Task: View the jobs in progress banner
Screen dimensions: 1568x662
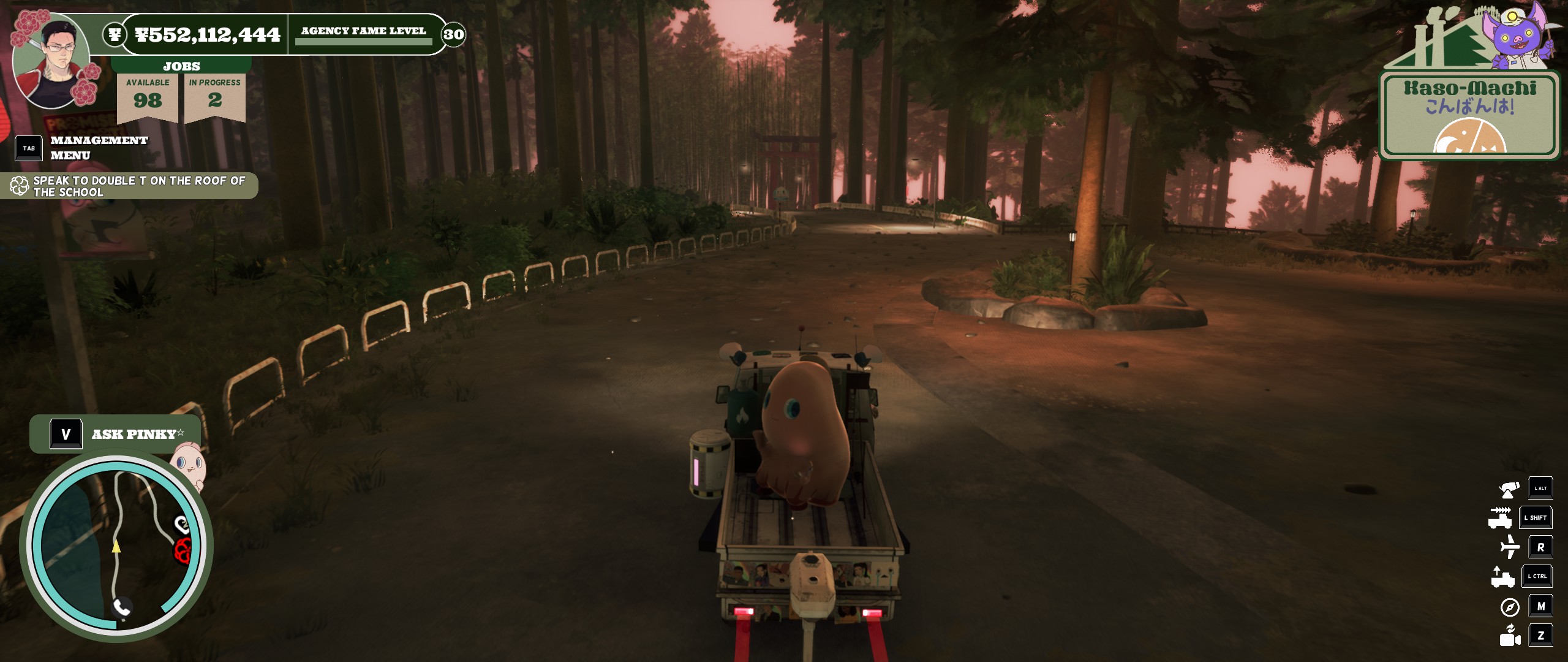Action: [215, 95]
